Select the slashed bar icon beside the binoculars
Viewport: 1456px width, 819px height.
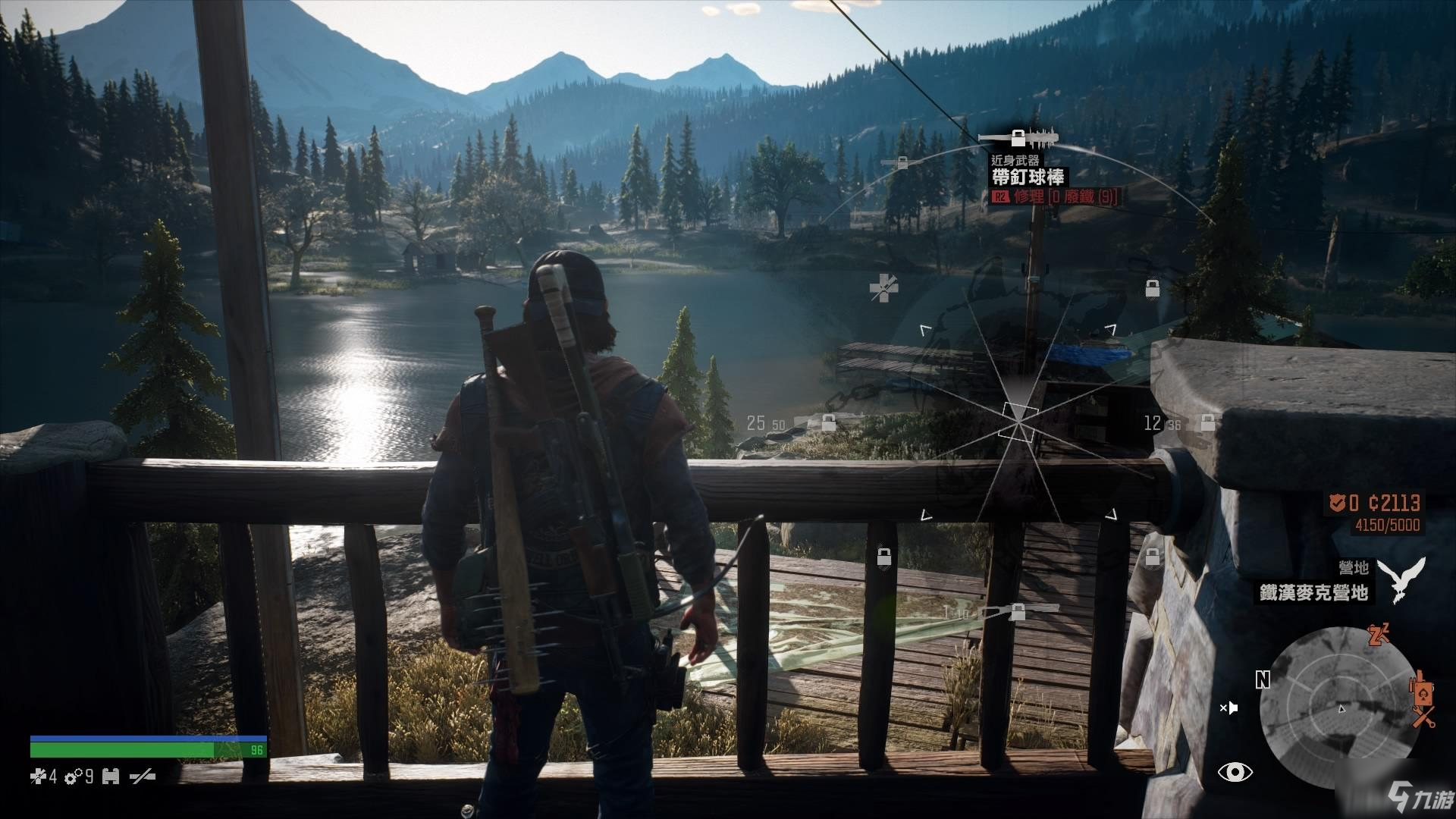(143, 777)
